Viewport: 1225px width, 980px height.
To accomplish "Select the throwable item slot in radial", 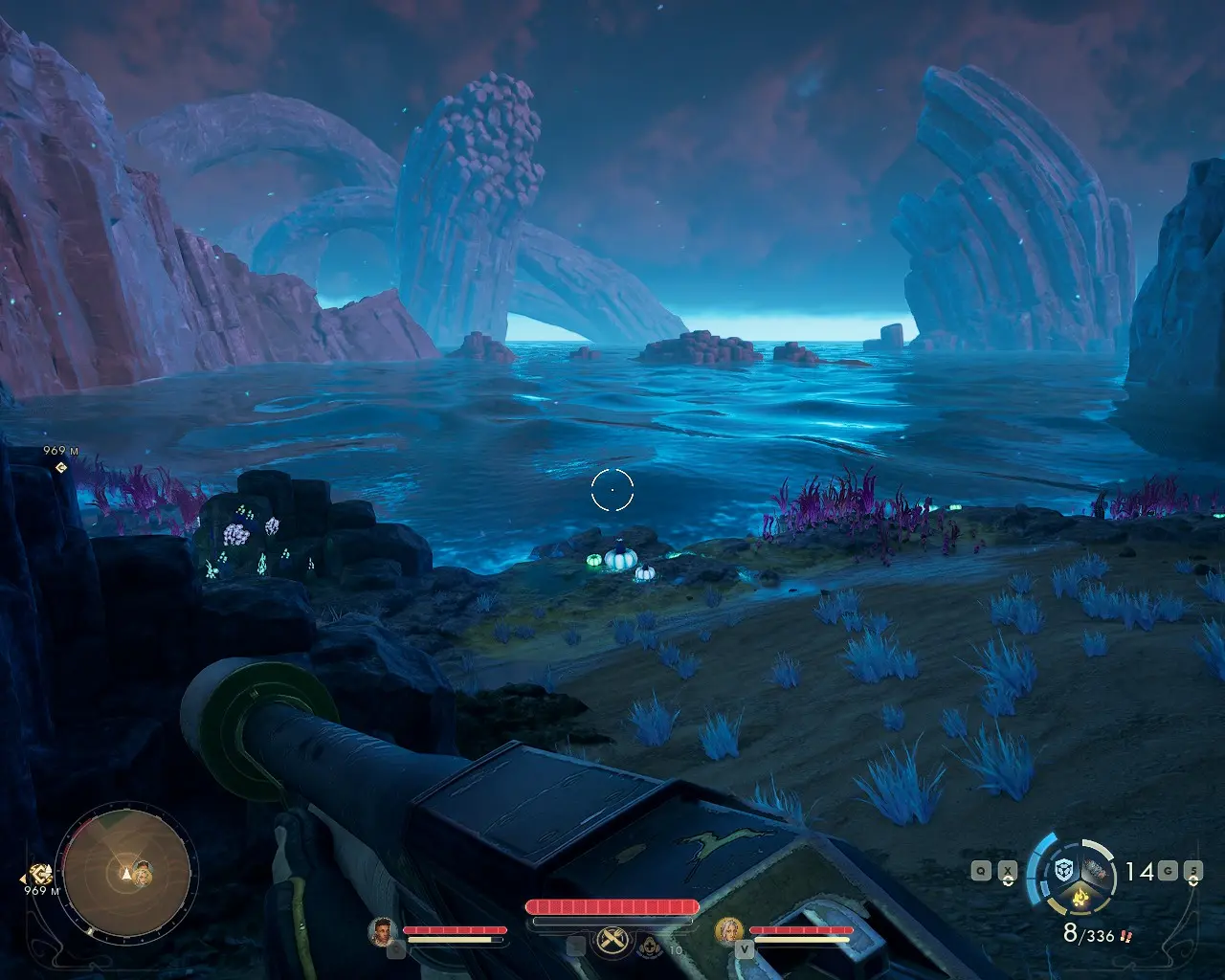I will point(1099,871).
